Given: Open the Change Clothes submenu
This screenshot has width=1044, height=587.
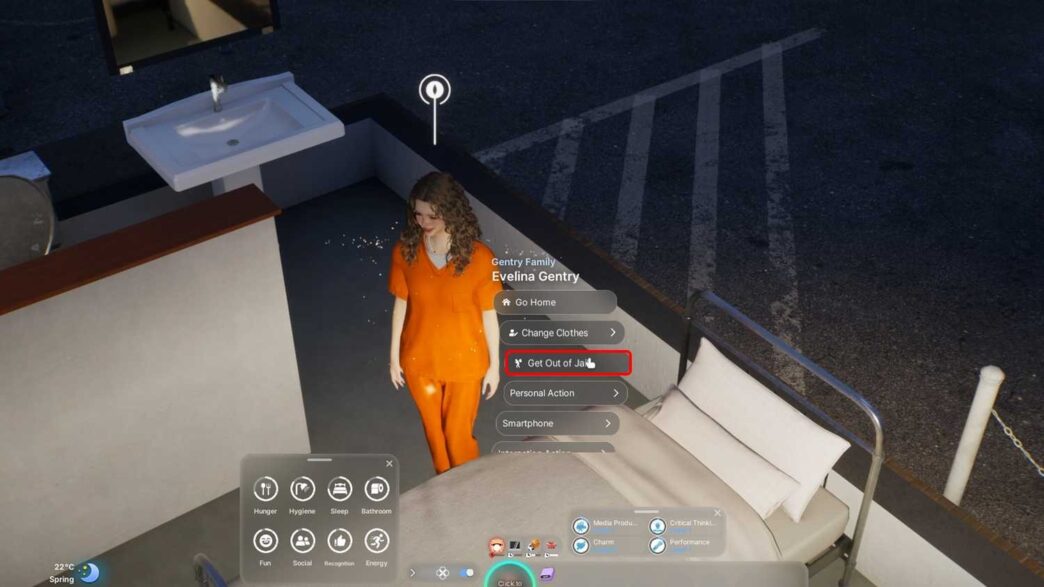Looking at the screenshot, I should (561, 333).
